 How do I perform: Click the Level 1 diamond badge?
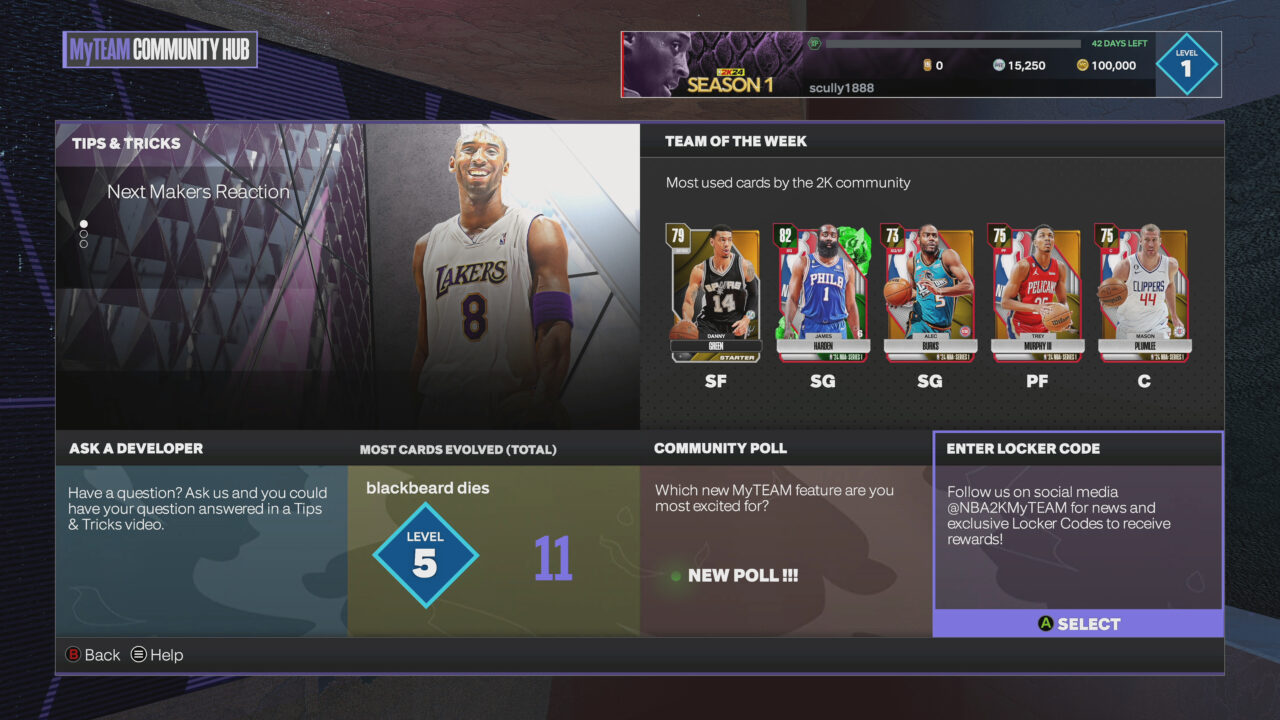click(x=1186, y=63)
